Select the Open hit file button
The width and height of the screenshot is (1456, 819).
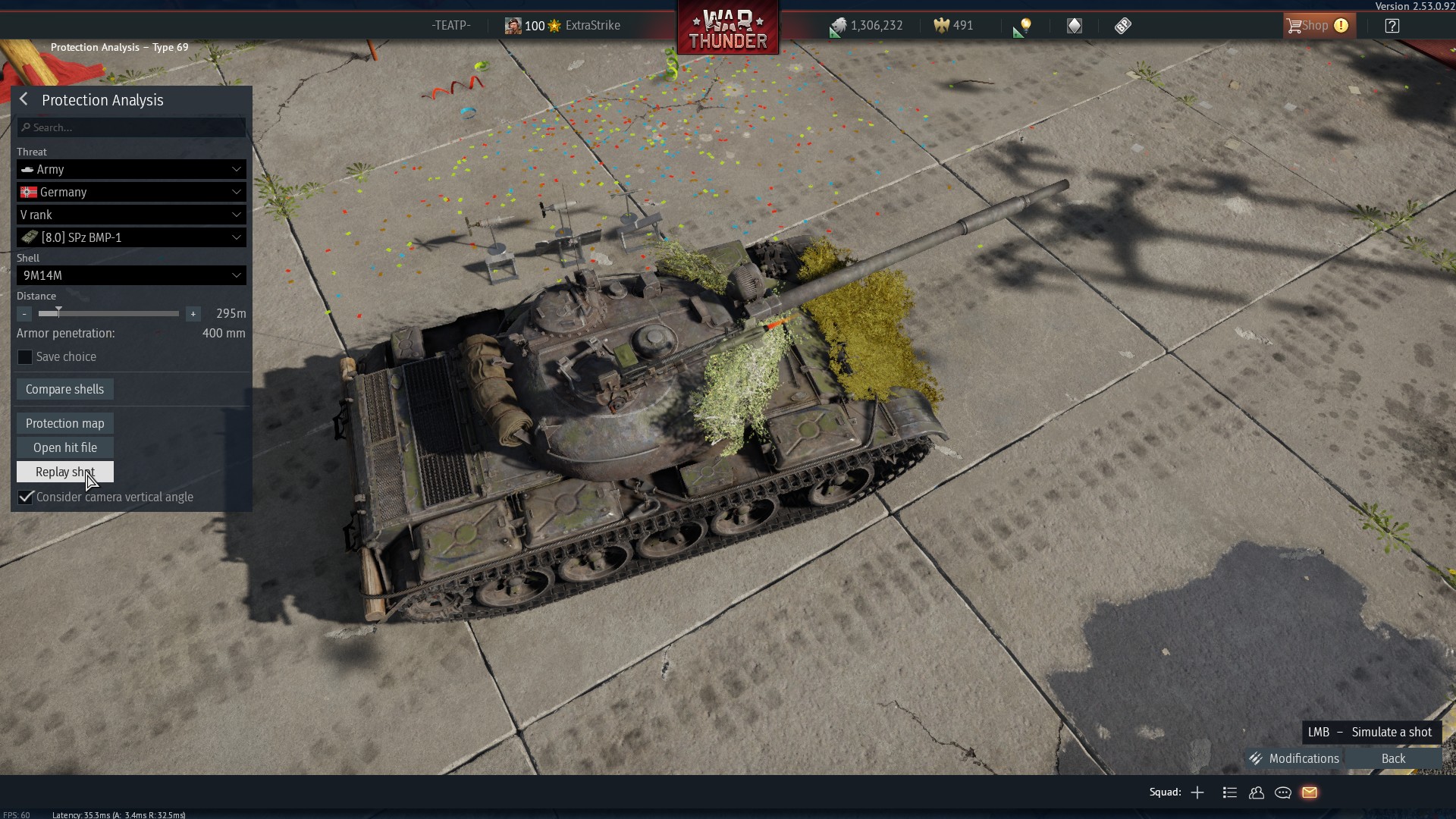(x=65, y=447)
